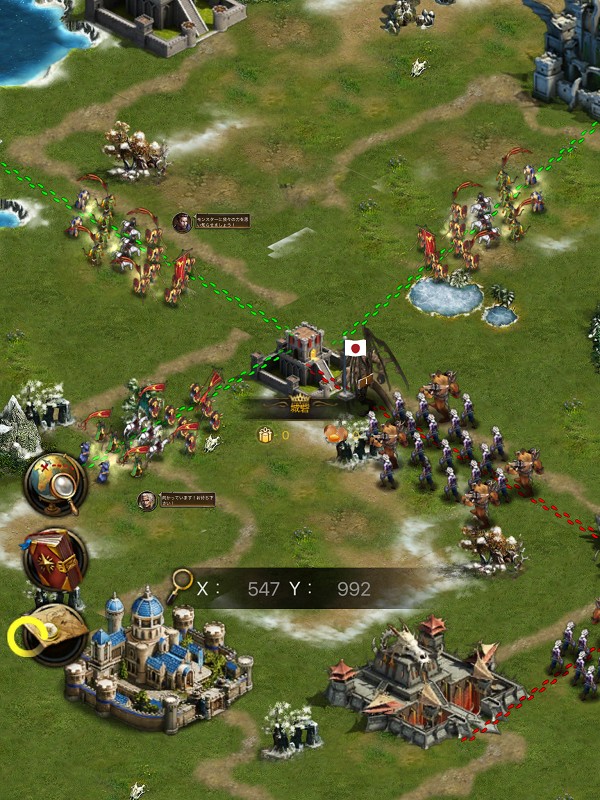Click the Y coordinate field showing 992
Screen dimensions: 600x800
point(353,589)
